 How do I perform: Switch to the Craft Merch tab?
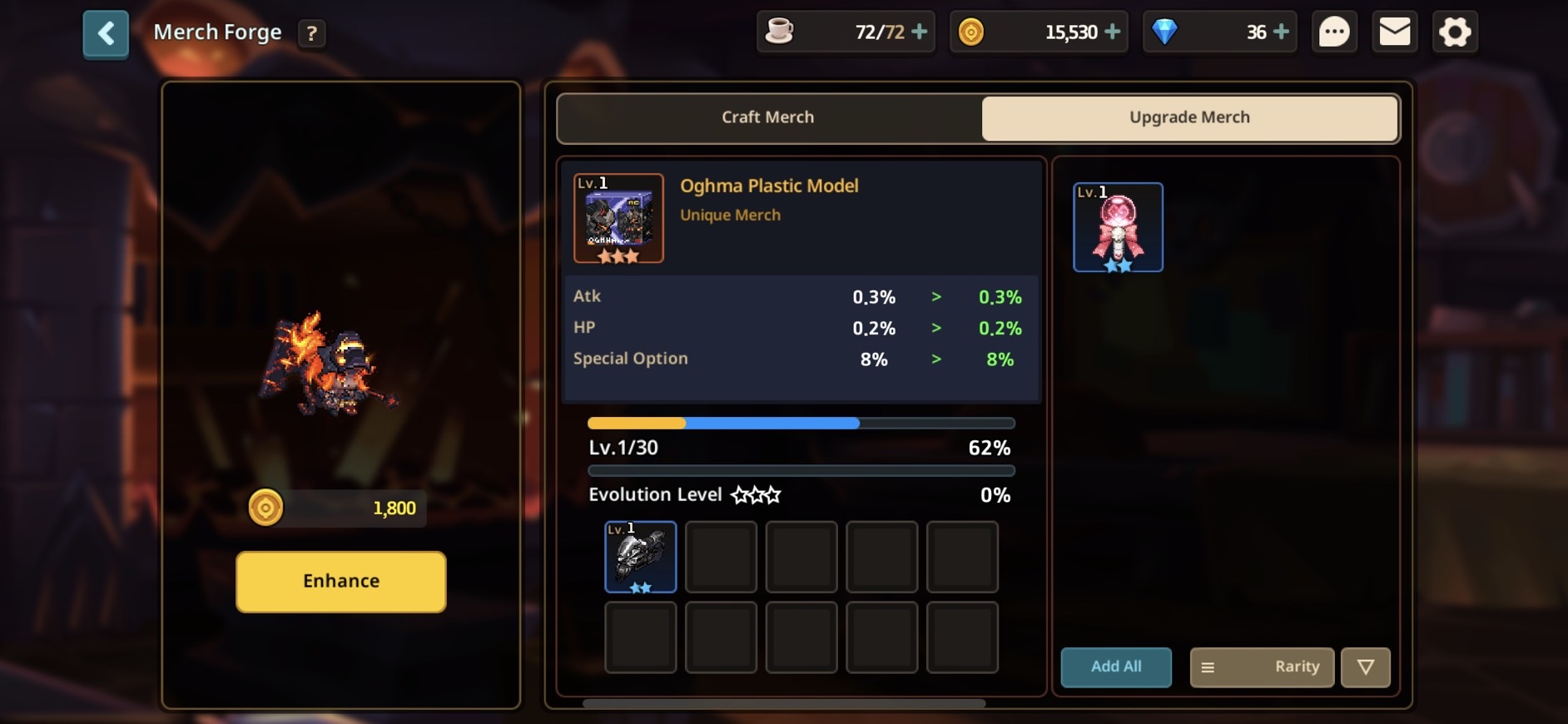767,117
